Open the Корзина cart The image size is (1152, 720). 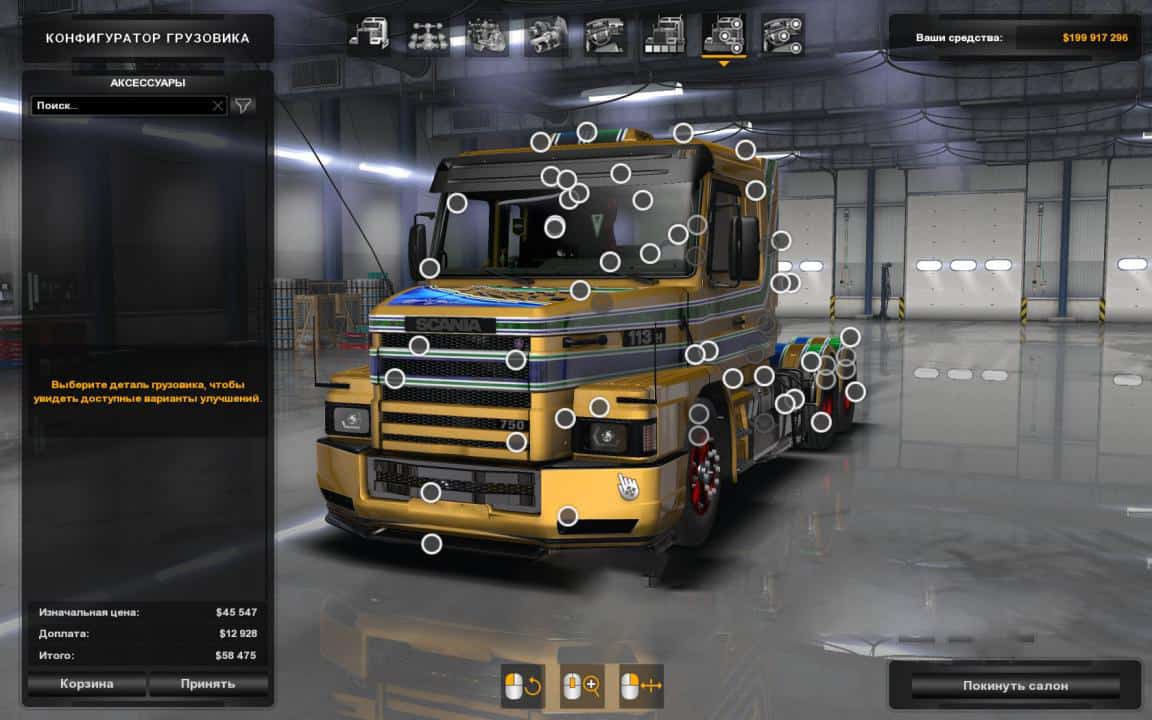pos(85,684)
